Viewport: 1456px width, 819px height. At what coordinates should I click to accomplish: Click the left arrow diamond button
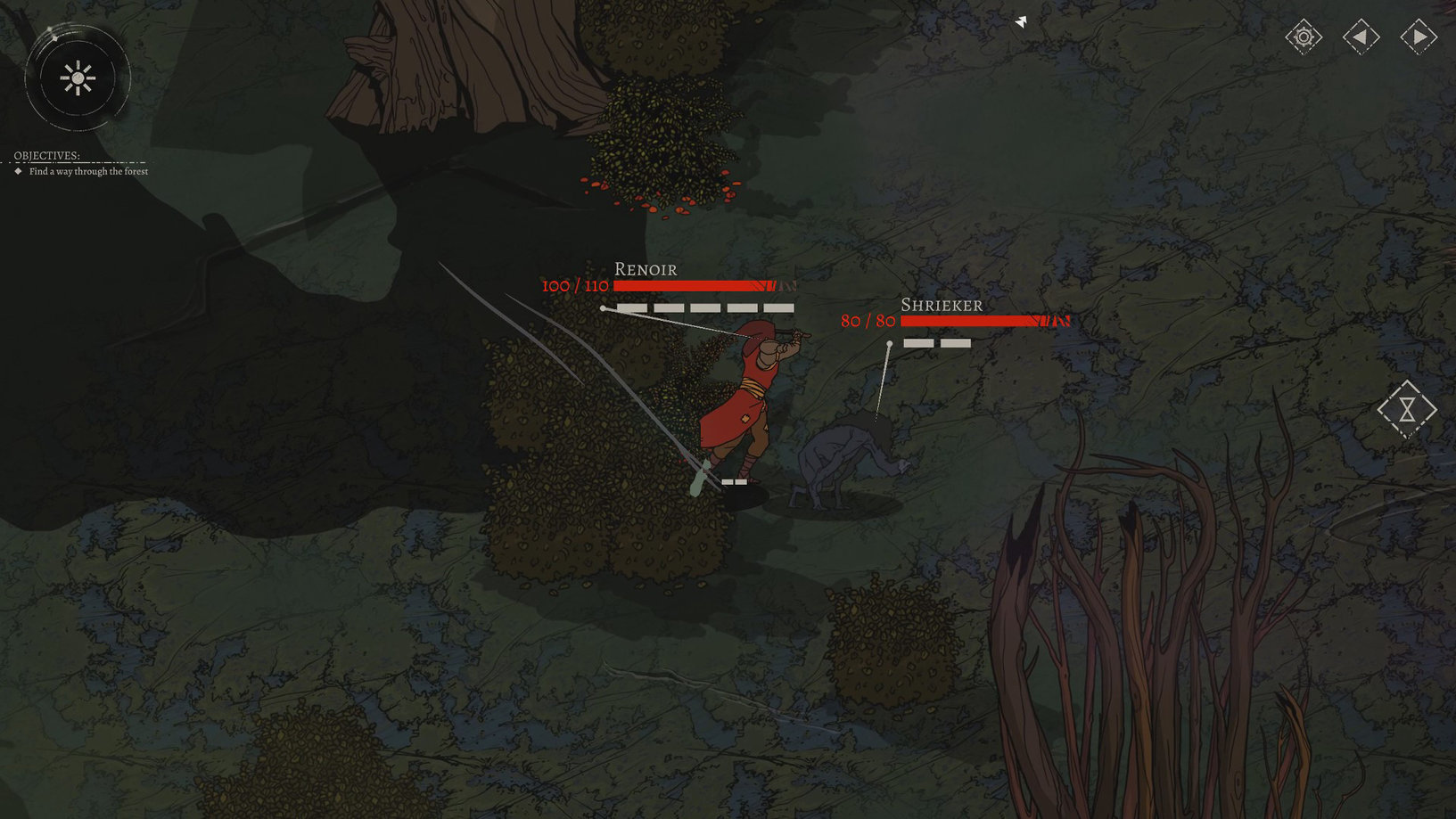pos(1361,37)
